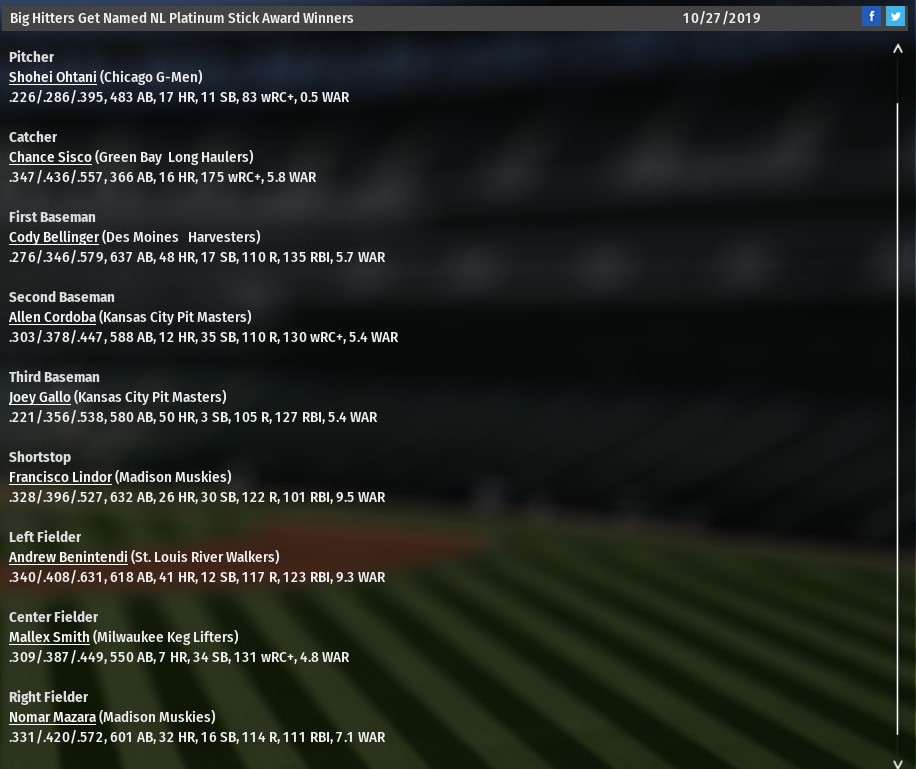Screen dimensions: 916x769
Task: Open Allen Cordoba's player profile
Action: coord(52,317)
